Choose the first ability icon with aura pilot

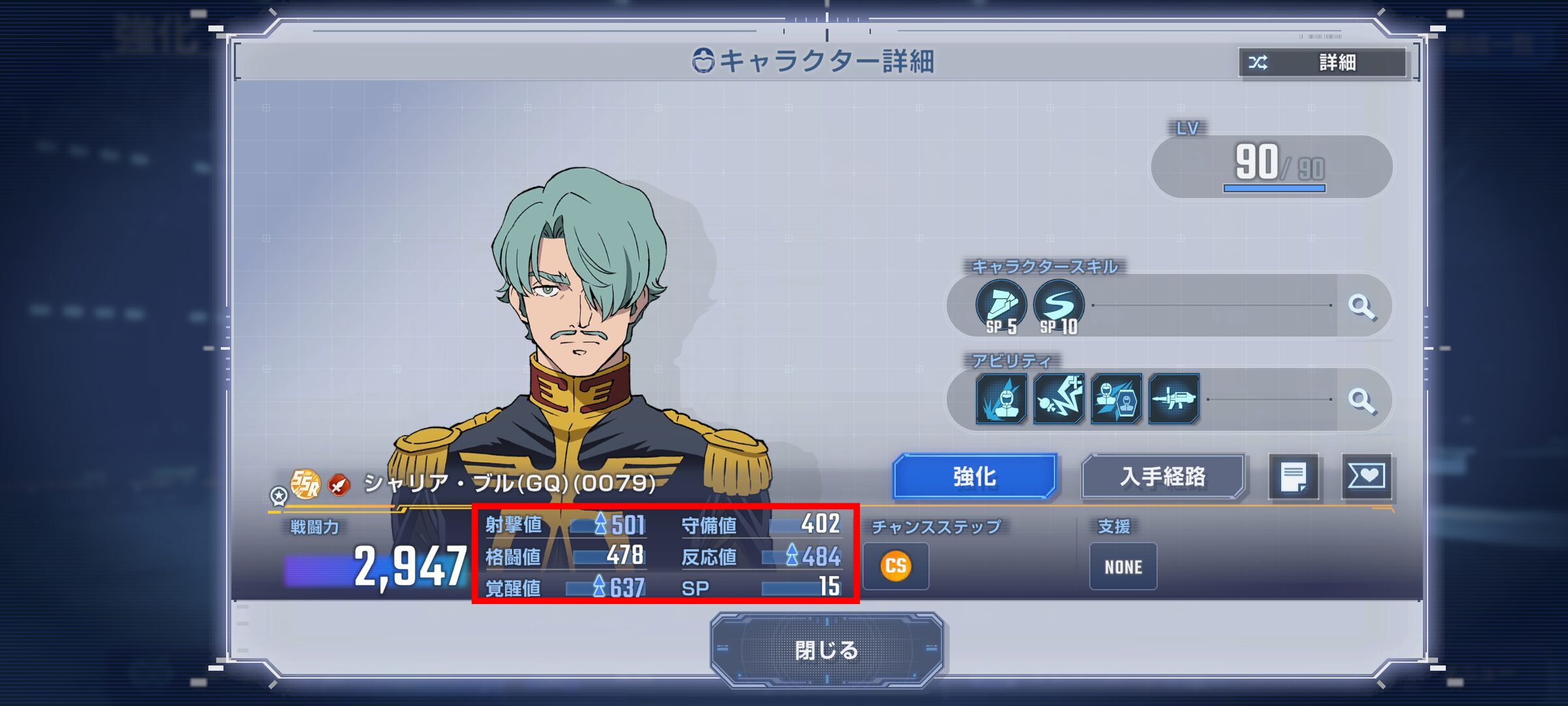(x=1001, y=399)
